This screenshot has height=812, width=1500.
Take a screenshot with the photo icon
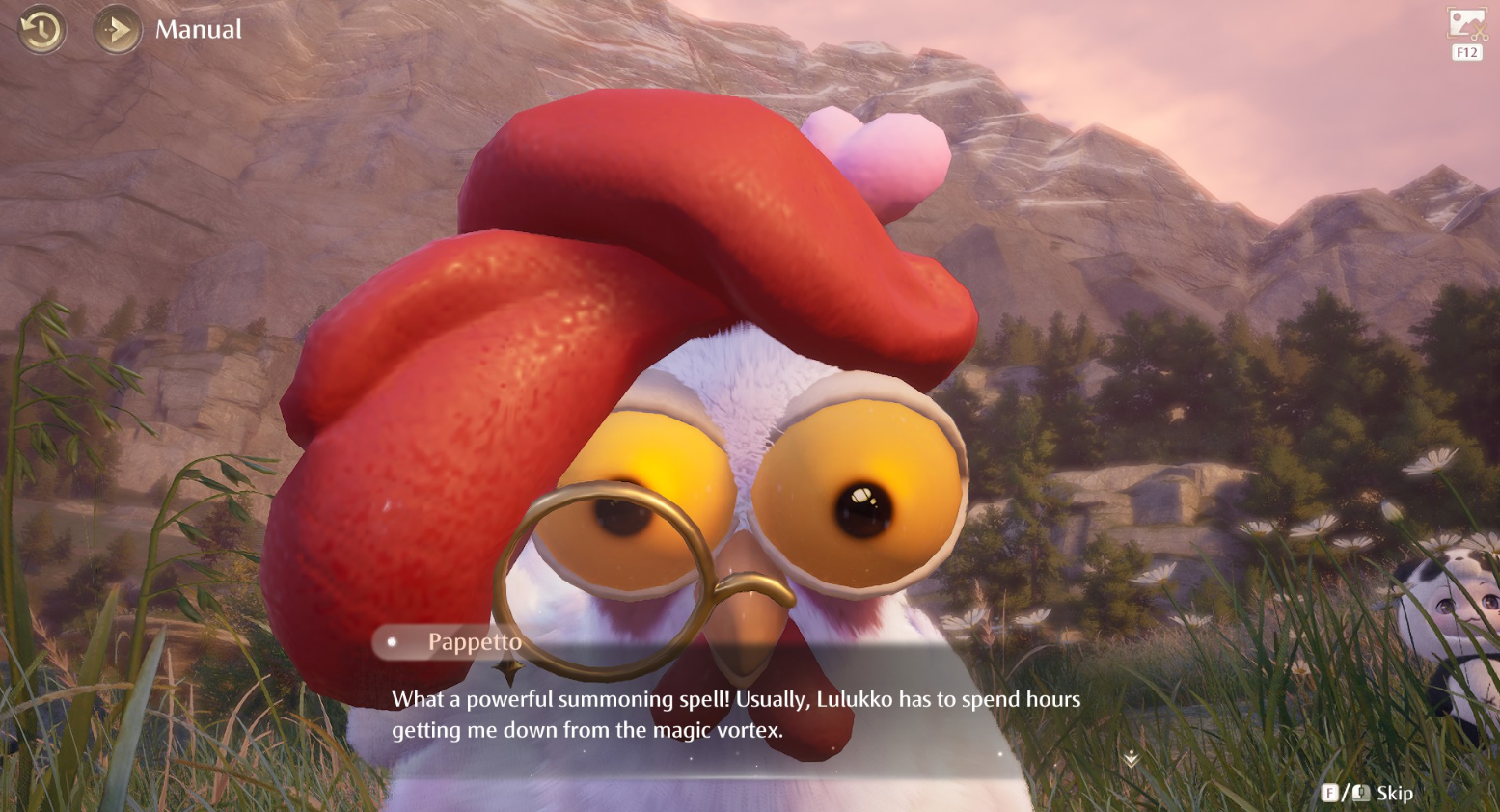pyautogui.click(x=1466, y=25)
